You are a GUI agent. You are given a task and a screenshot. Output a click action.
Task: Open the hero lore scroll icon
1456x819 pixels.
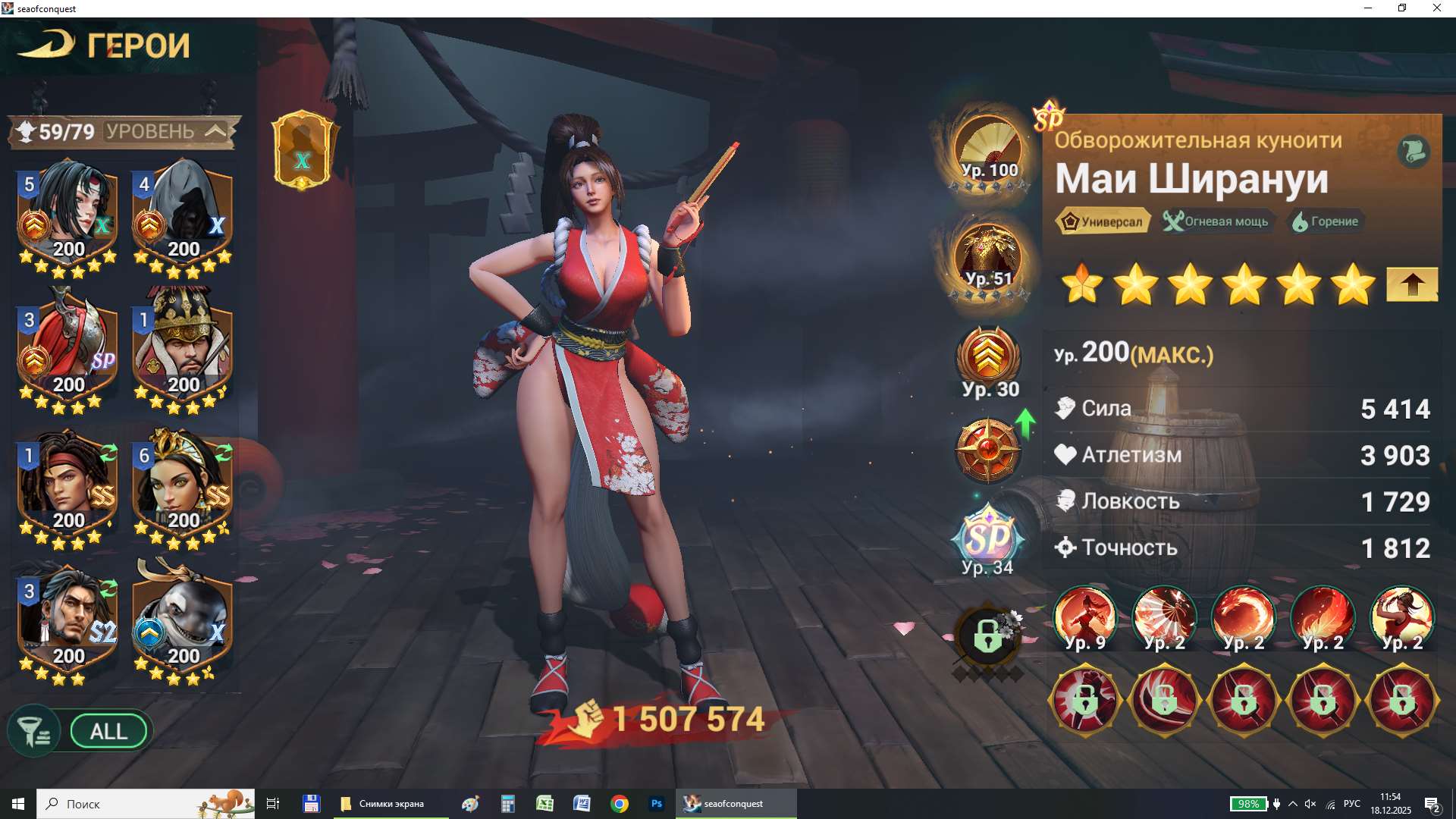point(1414,151)
